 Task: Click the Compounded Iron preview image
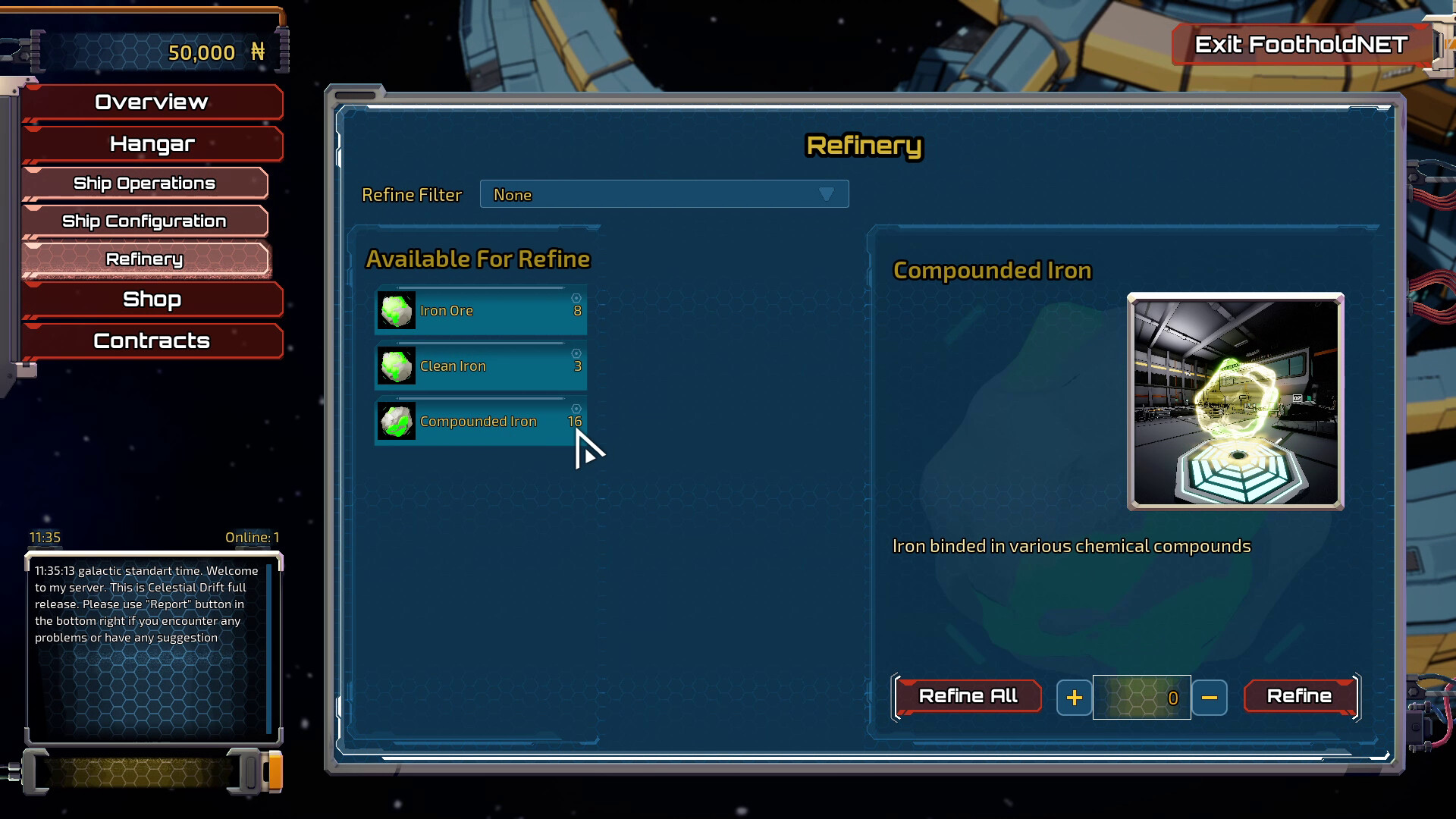click(1235, 401)
